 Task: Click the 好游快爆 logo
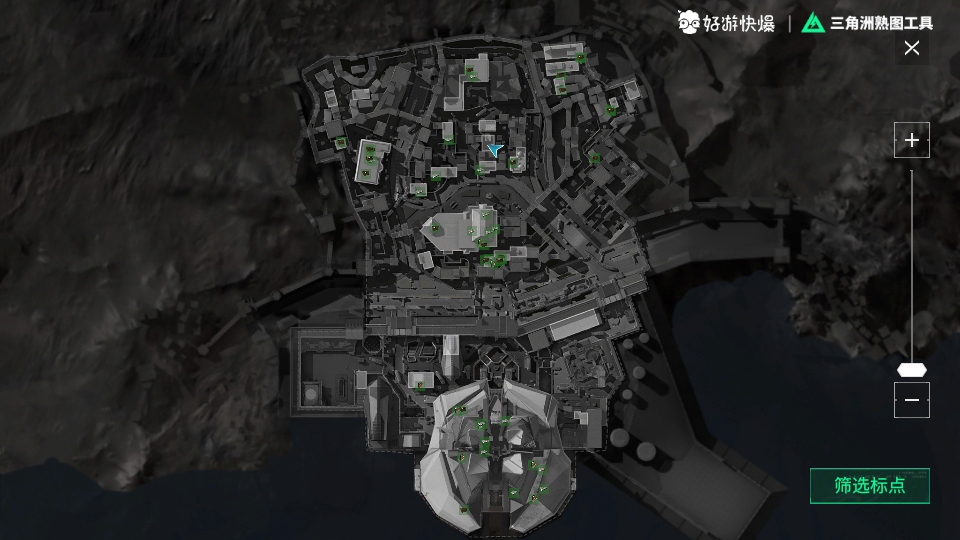726,22
